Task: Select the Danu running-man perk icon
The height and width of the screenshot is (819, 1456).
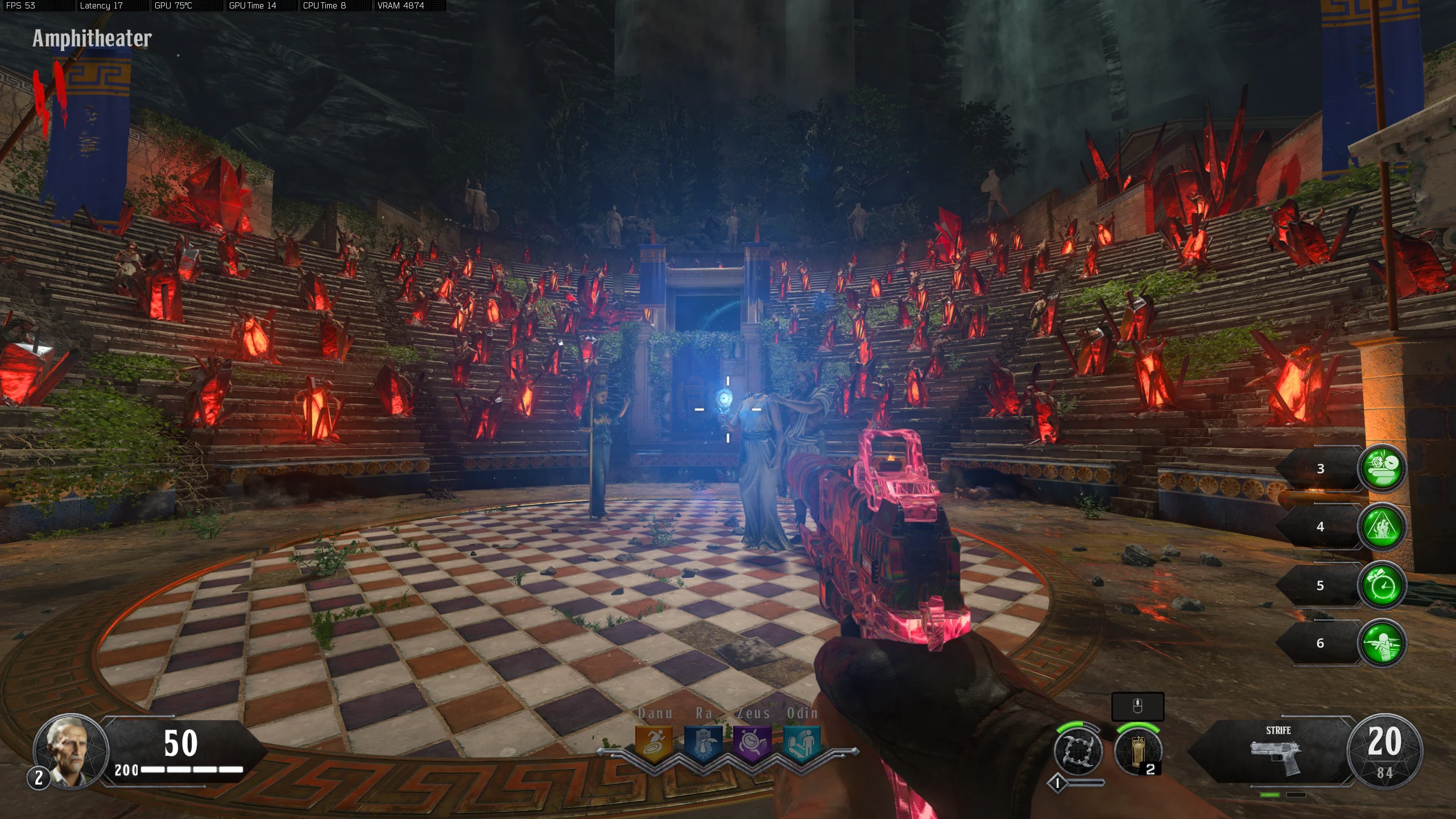Action: click(x=653, y=743)
